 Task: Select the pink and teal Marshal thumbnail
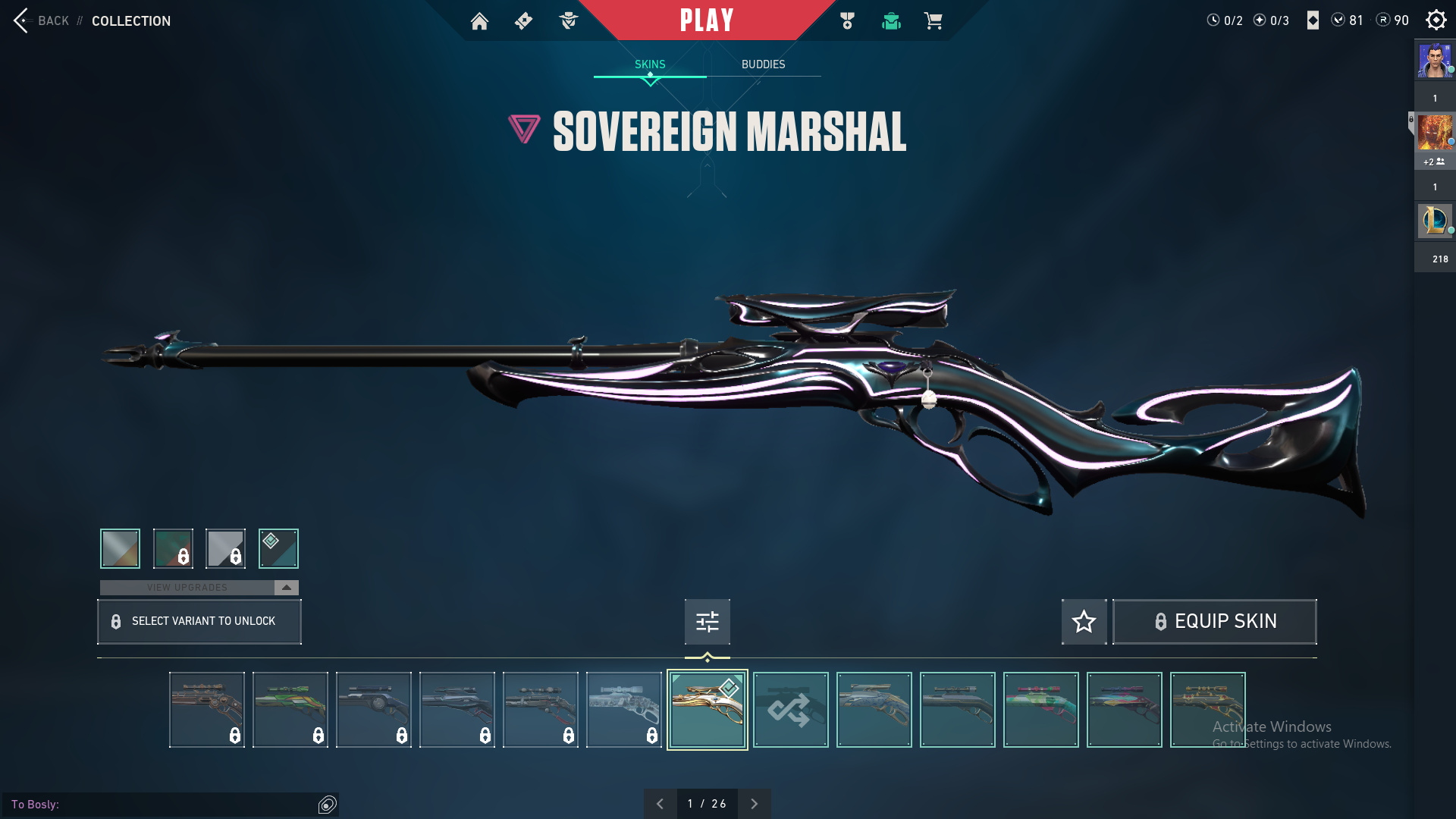[1040, 710]
